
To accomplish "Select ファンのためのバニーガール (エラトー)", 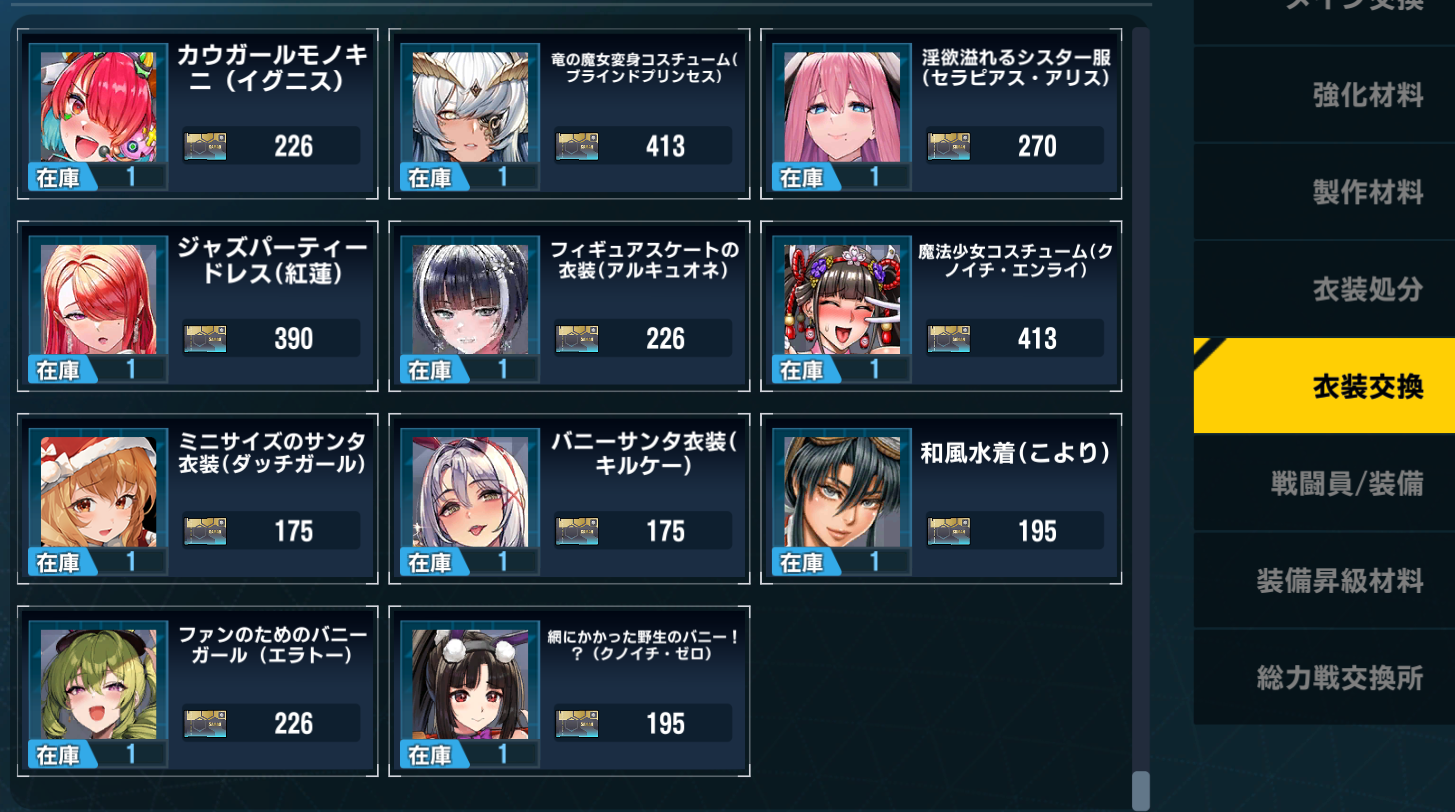I will click(198, 690).
